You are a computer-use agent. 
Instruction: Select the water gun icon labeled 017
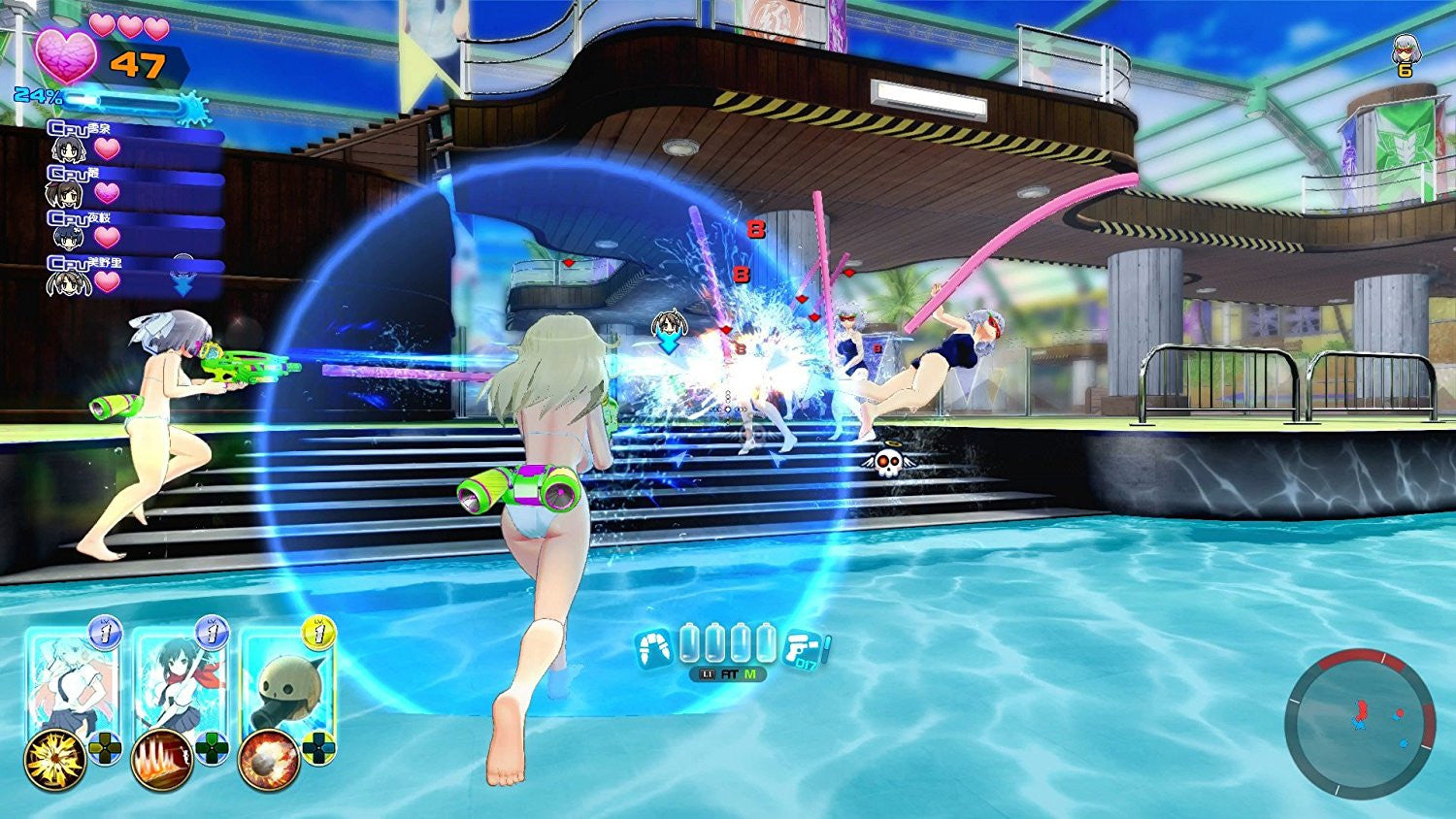[x=804, y=648]
